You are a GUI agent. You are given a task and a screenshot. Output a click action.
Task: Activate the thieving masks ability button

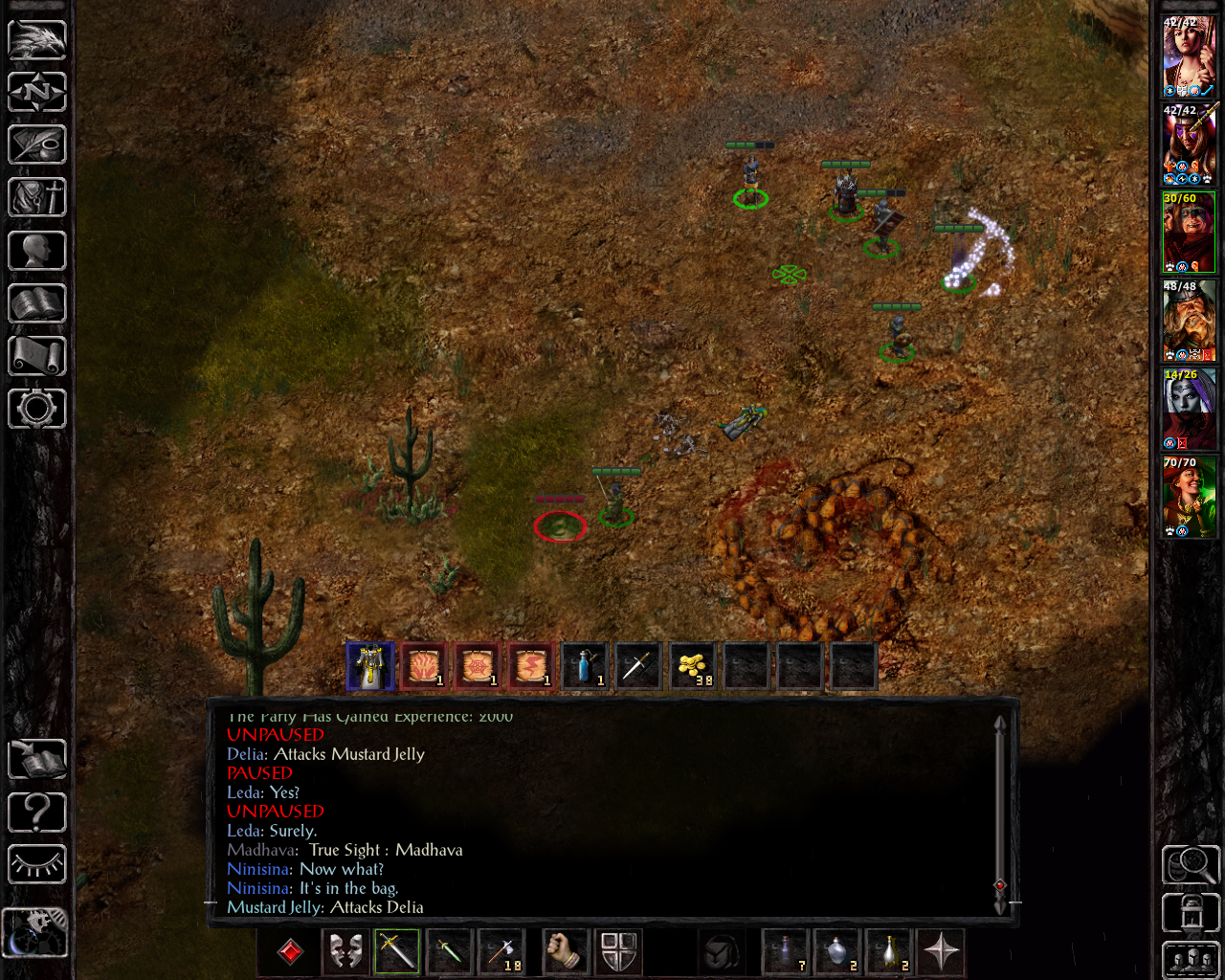coord(345,951)
